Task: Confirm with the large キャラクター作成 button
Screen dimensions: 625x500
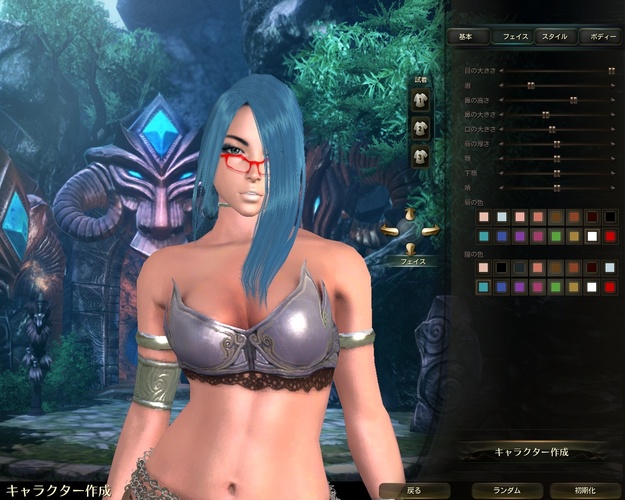Action: (x=531, y=452)
